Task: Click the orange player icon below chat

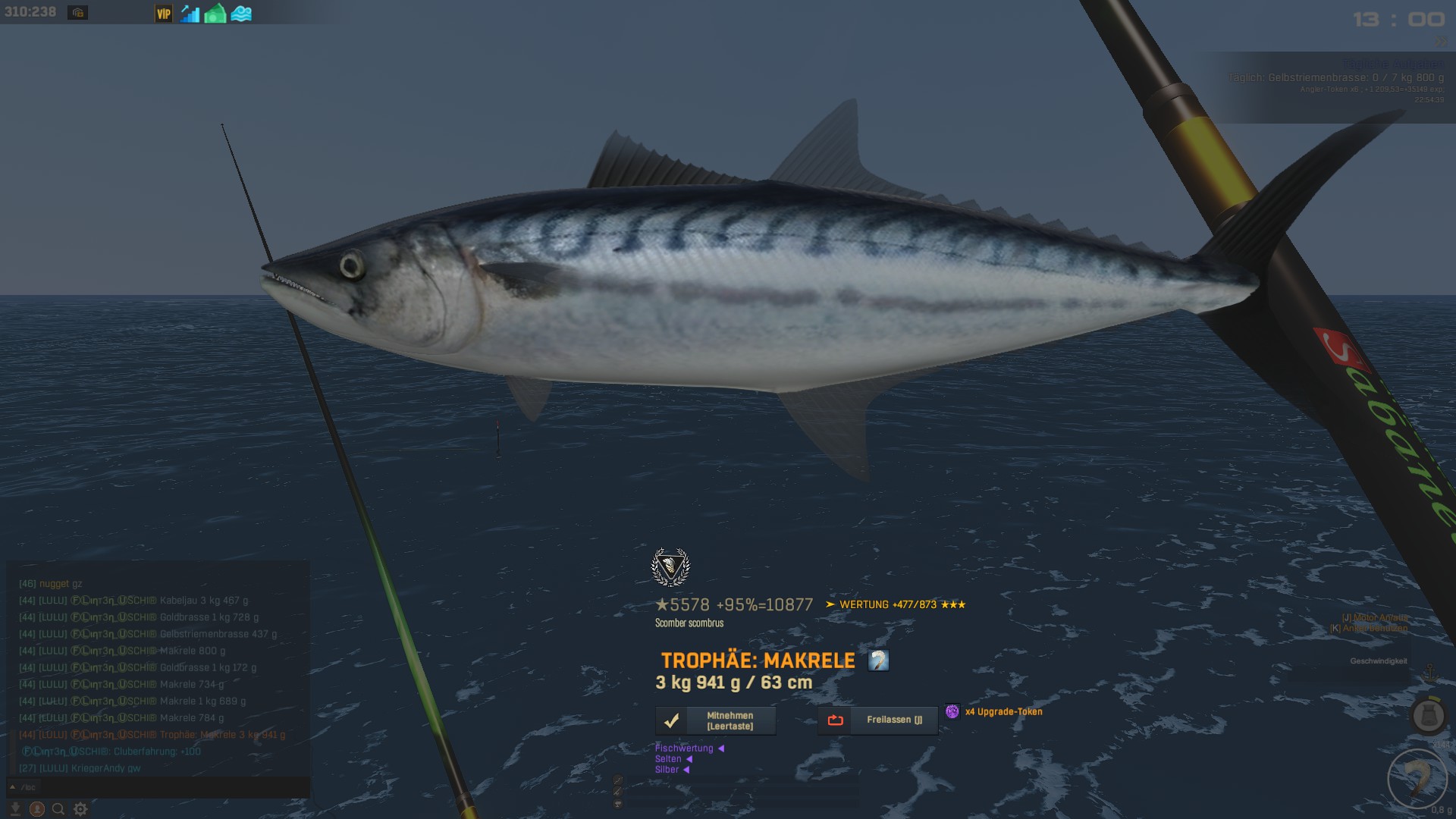Action: coord(36,809)
